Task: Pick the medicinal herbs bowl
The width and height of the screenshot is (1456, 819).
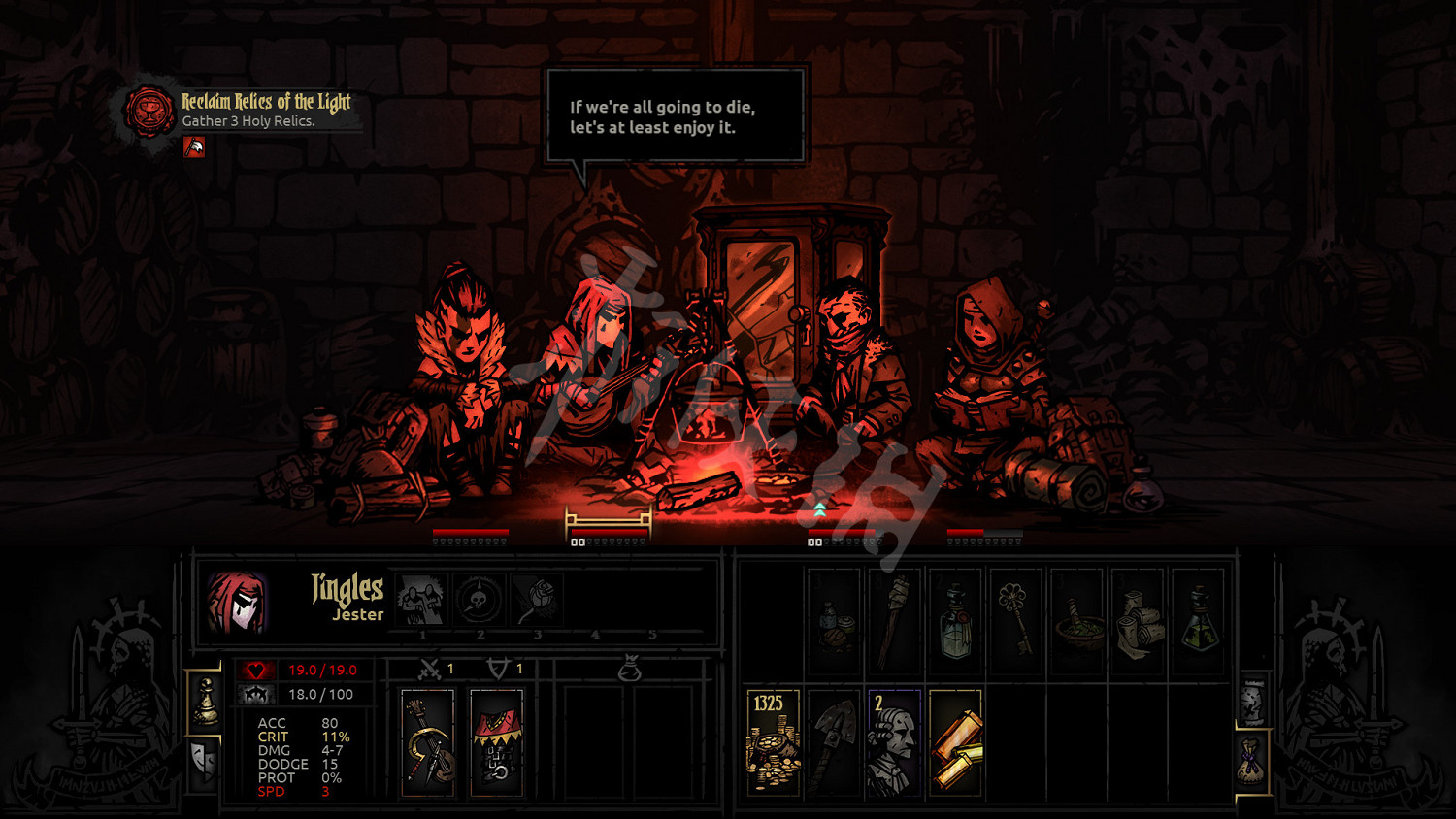Action: [x=1076, y=622]
